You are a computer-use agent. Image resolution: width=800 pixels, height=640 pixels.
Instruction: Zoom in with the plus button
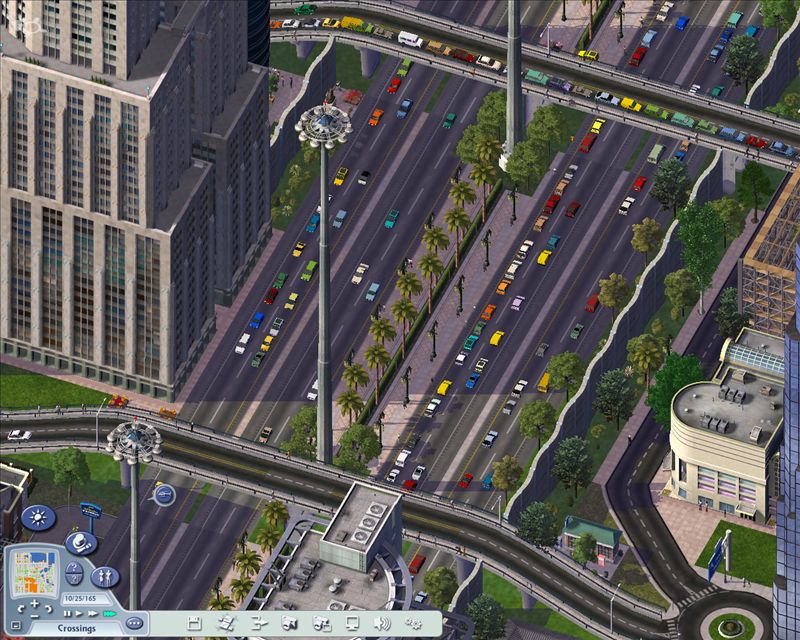(34, 604)
